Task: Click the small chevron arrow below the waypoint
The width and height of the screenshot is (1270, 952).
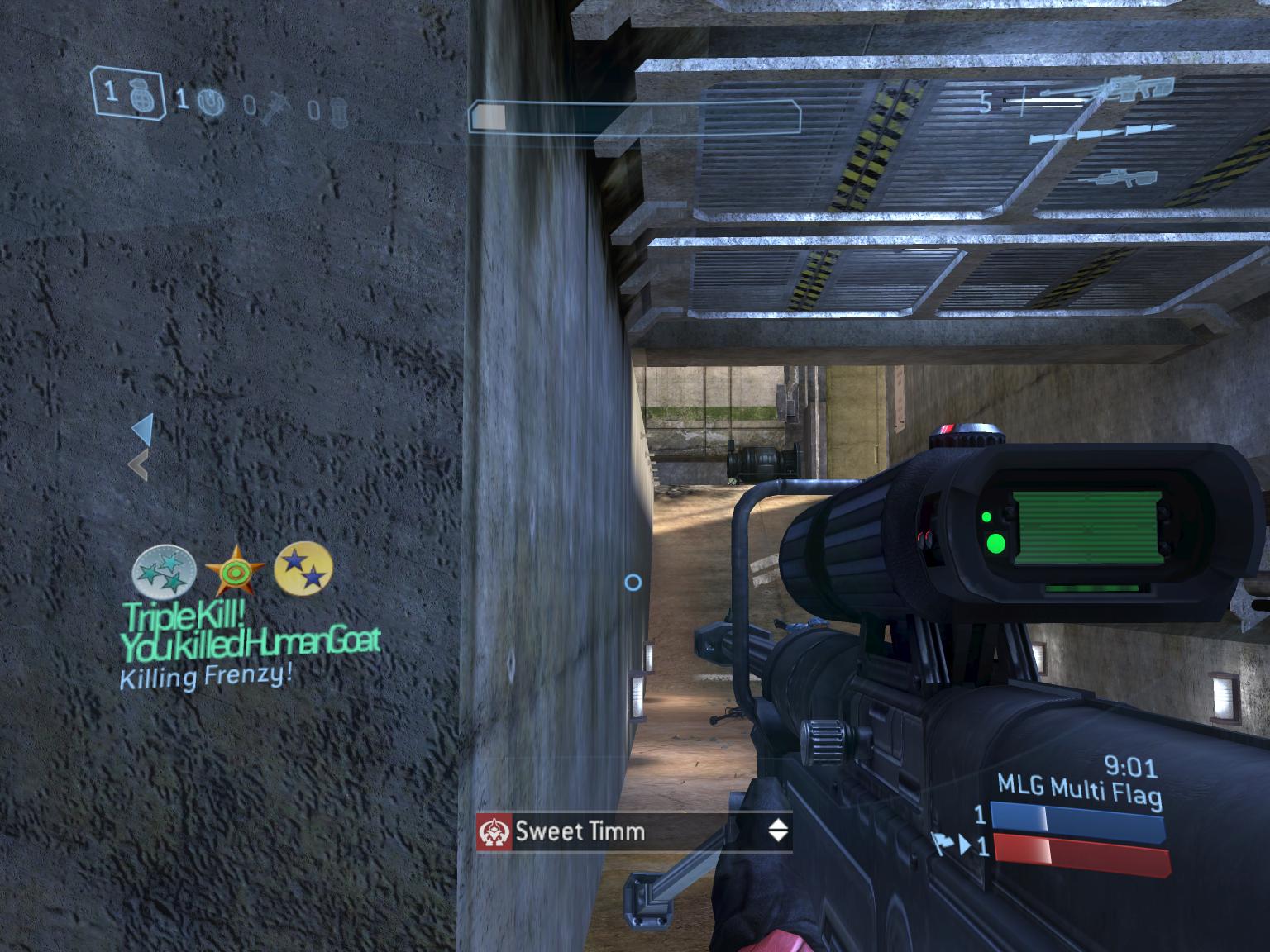Action: click(x=140, y=464)
